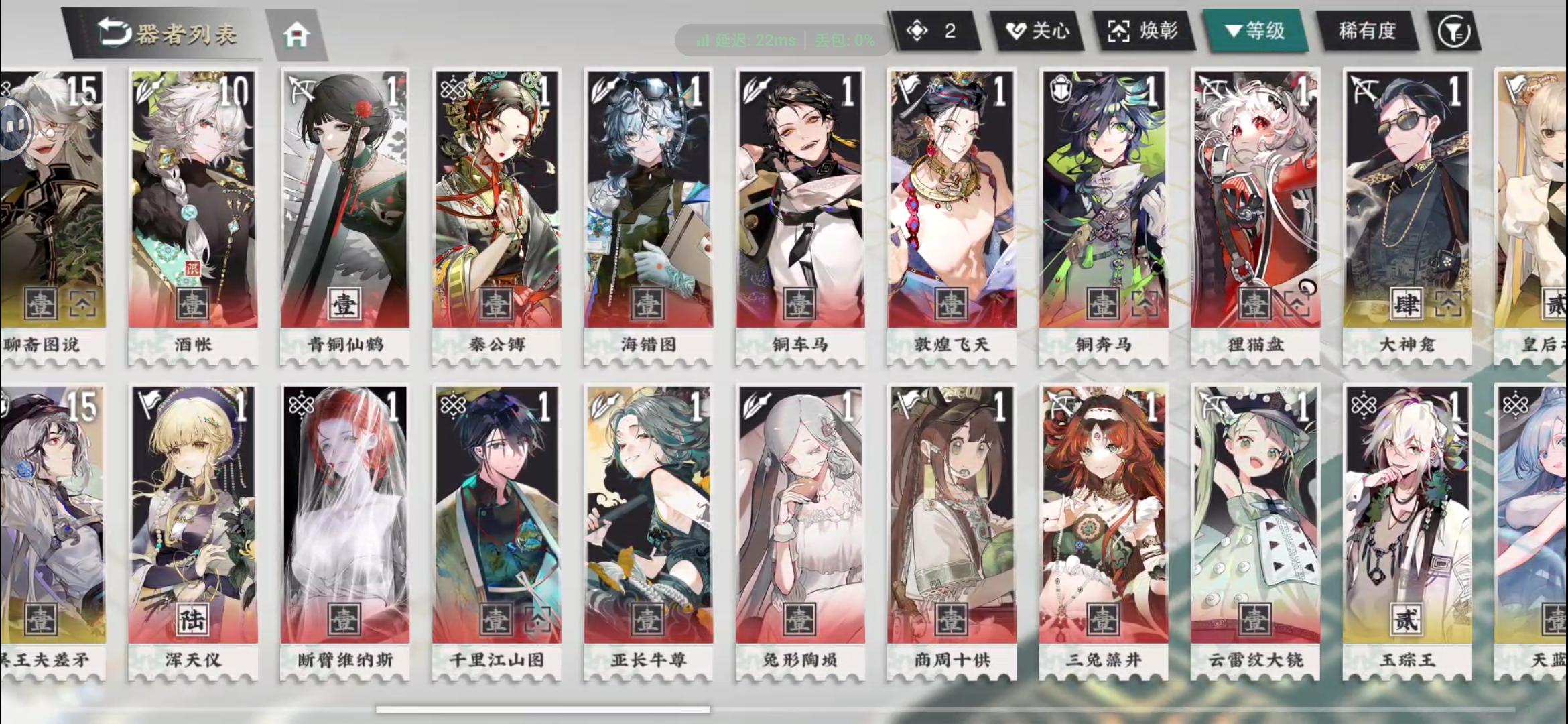Open the filter funnel icon at top right
The image size is (1568, 724).
(1453, 31)
